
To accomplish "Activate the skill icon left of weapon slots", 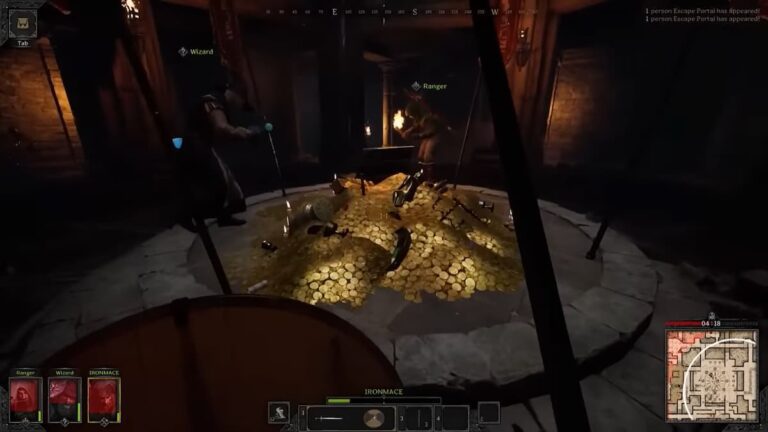I will click(x=281, y=413).
